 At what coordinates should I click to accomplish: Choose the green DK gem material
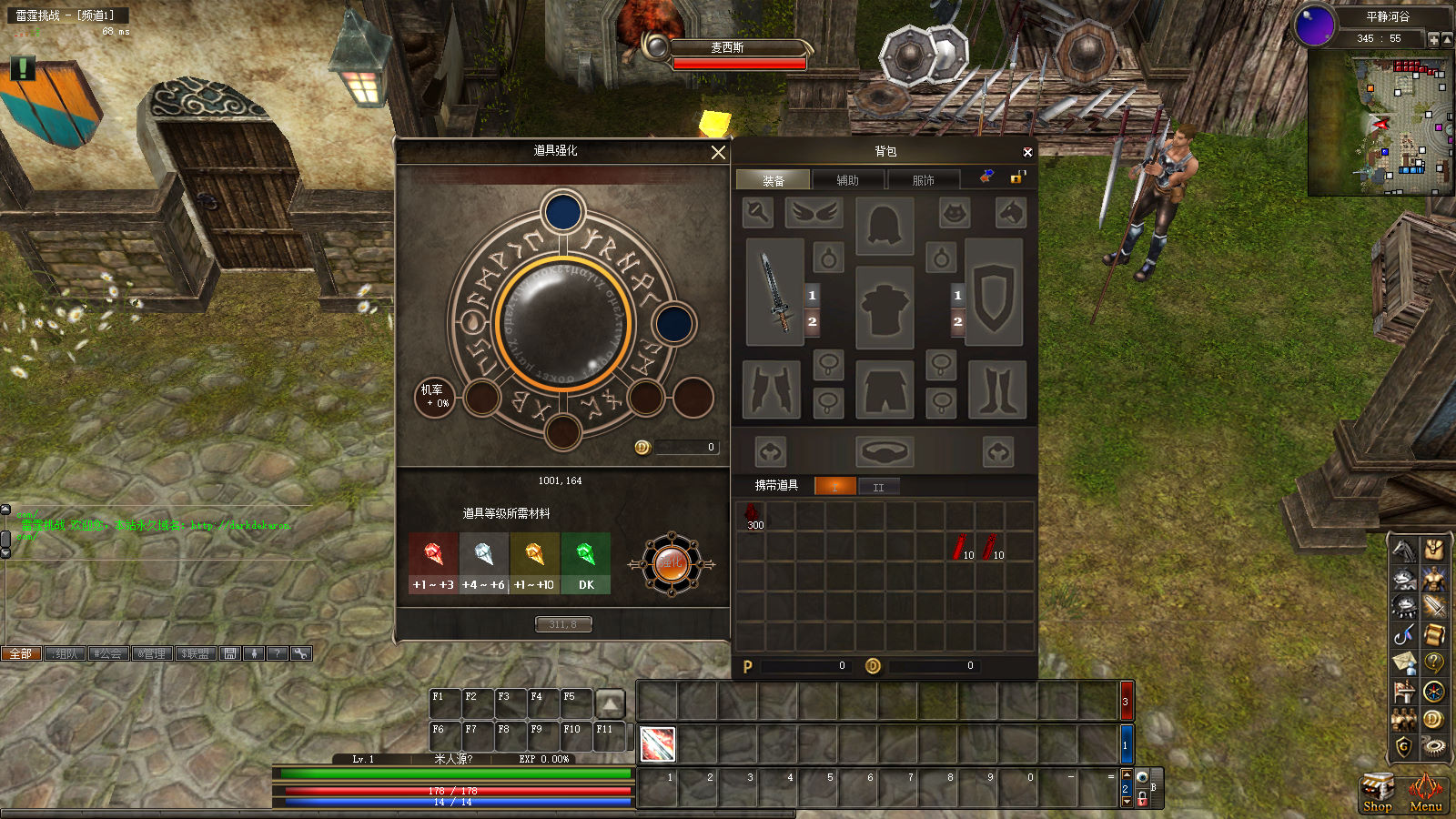(586, 563)
